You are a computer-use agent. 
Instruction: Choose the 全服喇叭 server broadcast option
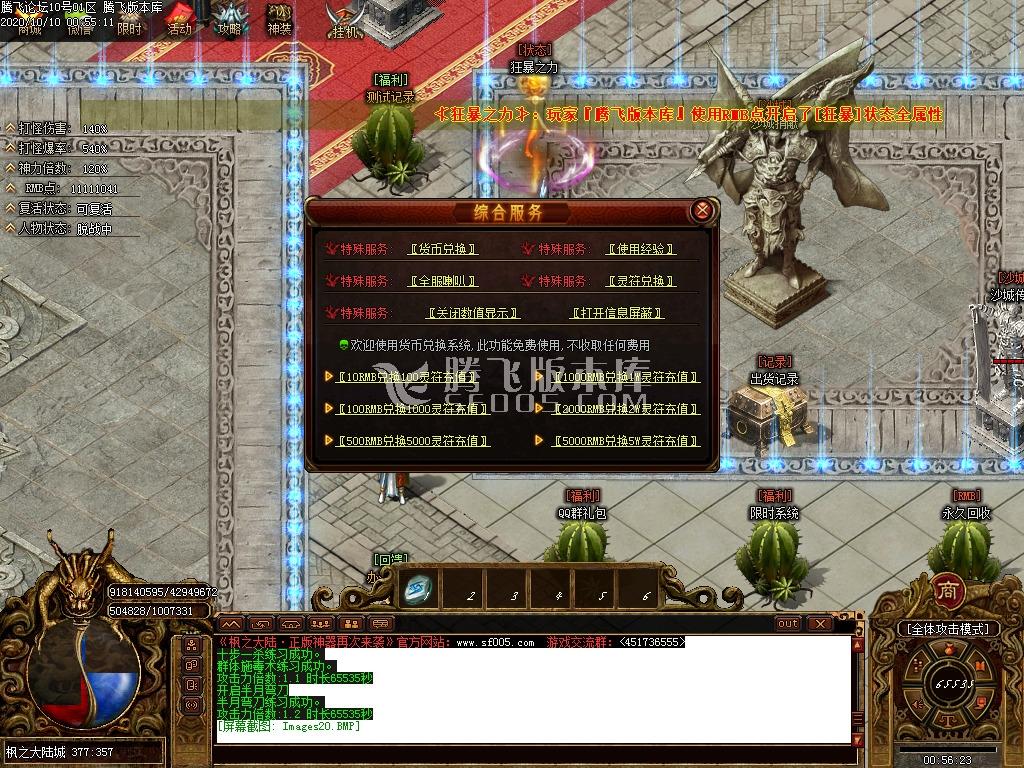point(443,281)
